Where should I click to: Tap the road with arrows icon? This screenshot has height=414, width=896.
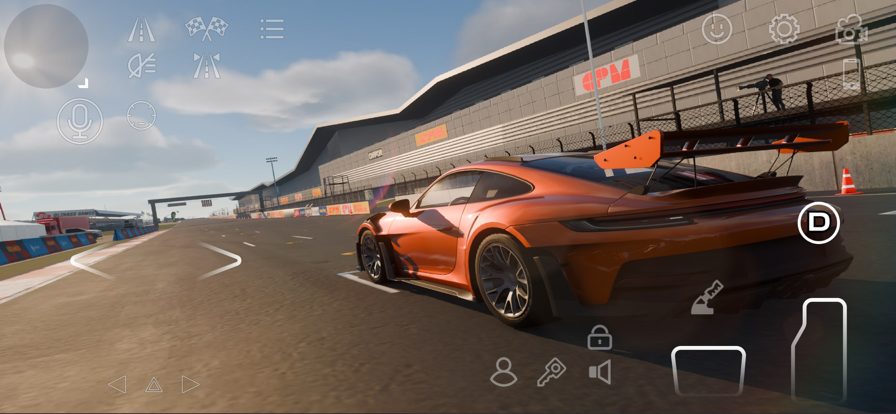[x=206, y=66]
